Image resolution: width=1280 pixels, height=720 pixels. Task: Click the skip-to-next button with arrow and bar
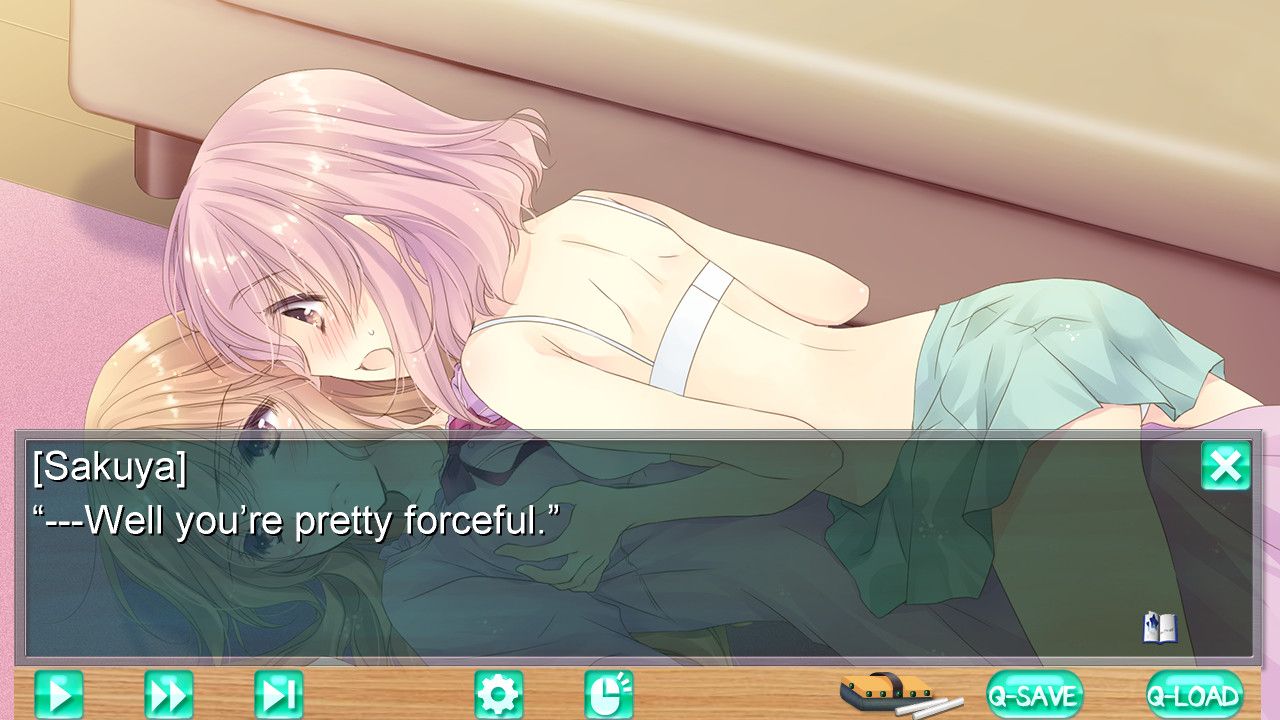(278, 694)
